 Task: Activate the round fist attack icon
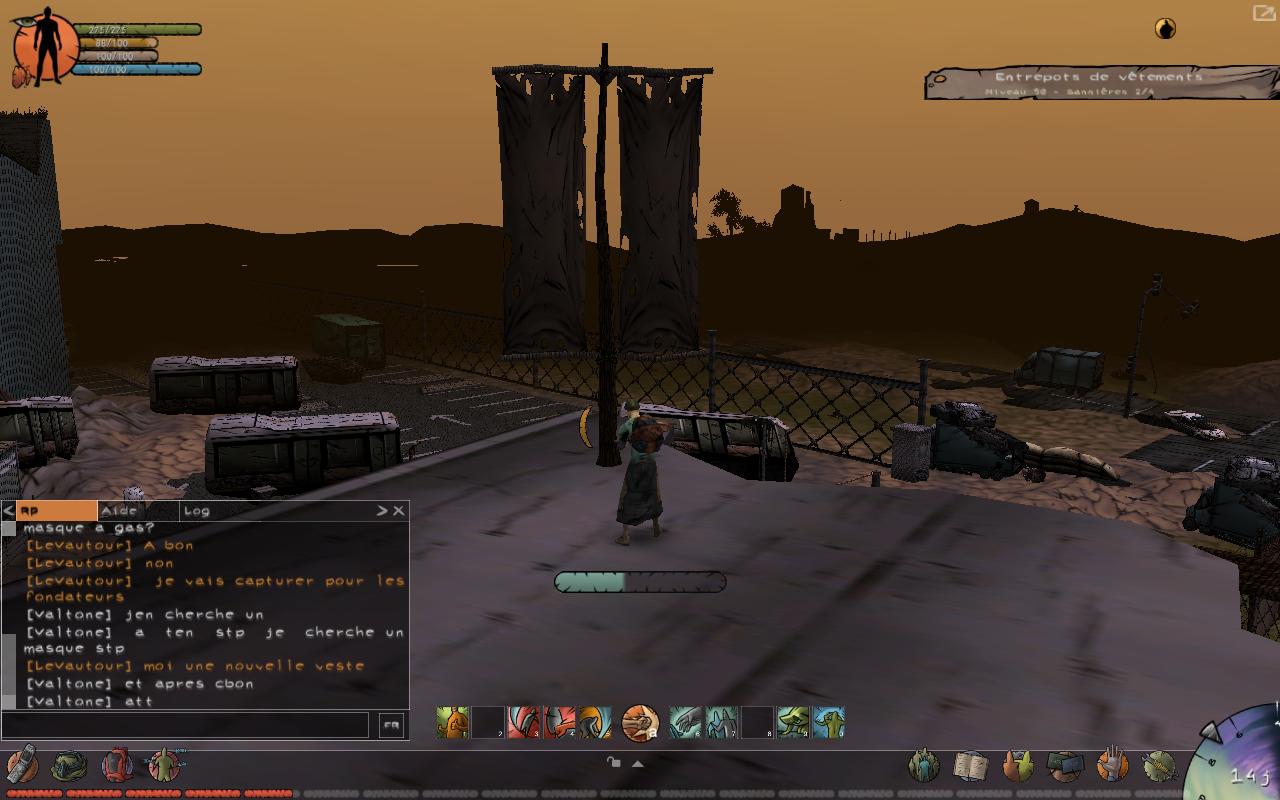(x=640, y=722)
